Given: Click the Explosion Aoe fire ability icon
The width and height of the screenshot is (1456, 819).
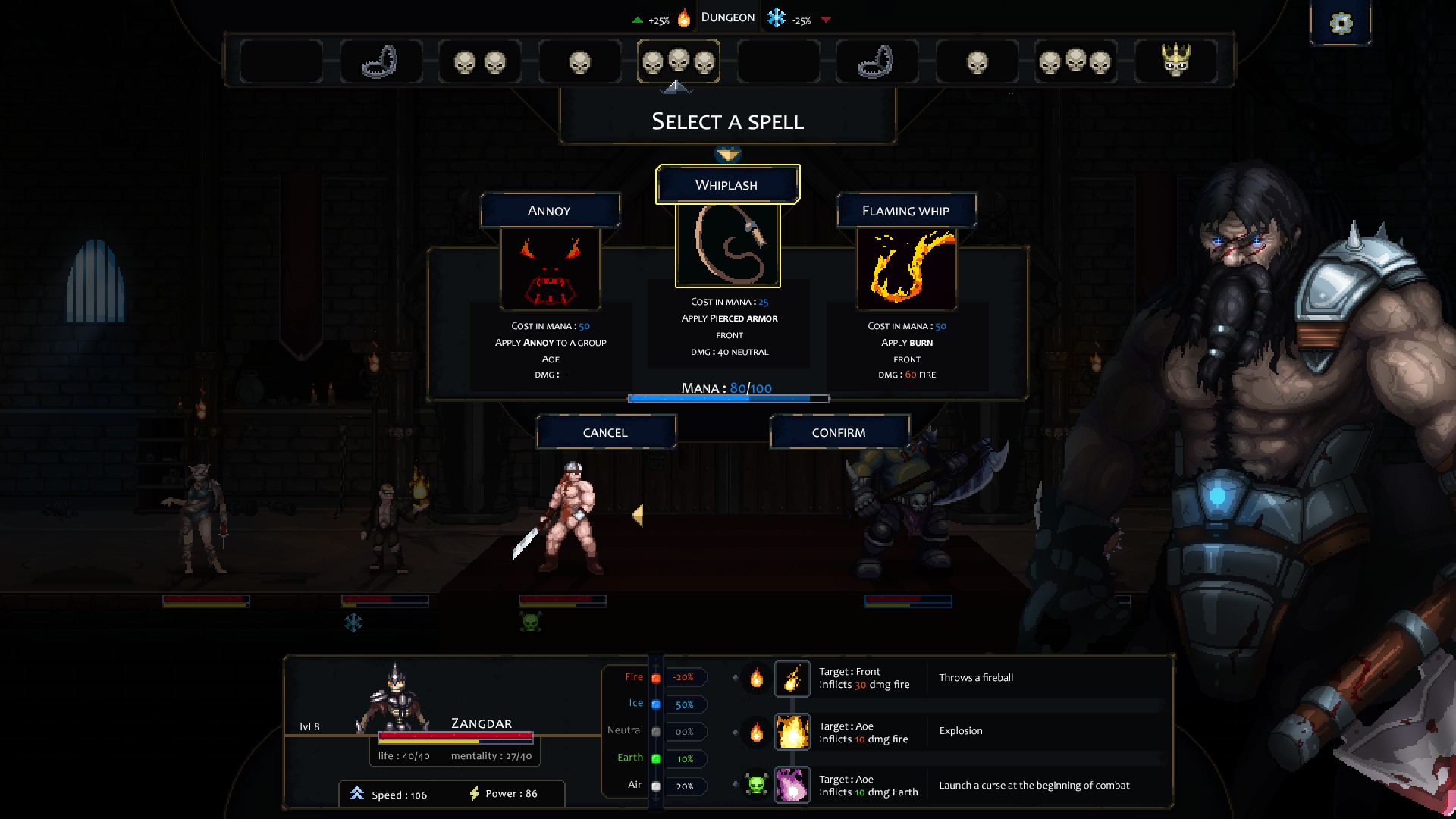Looking at the screenshot, I should point(792,731).
